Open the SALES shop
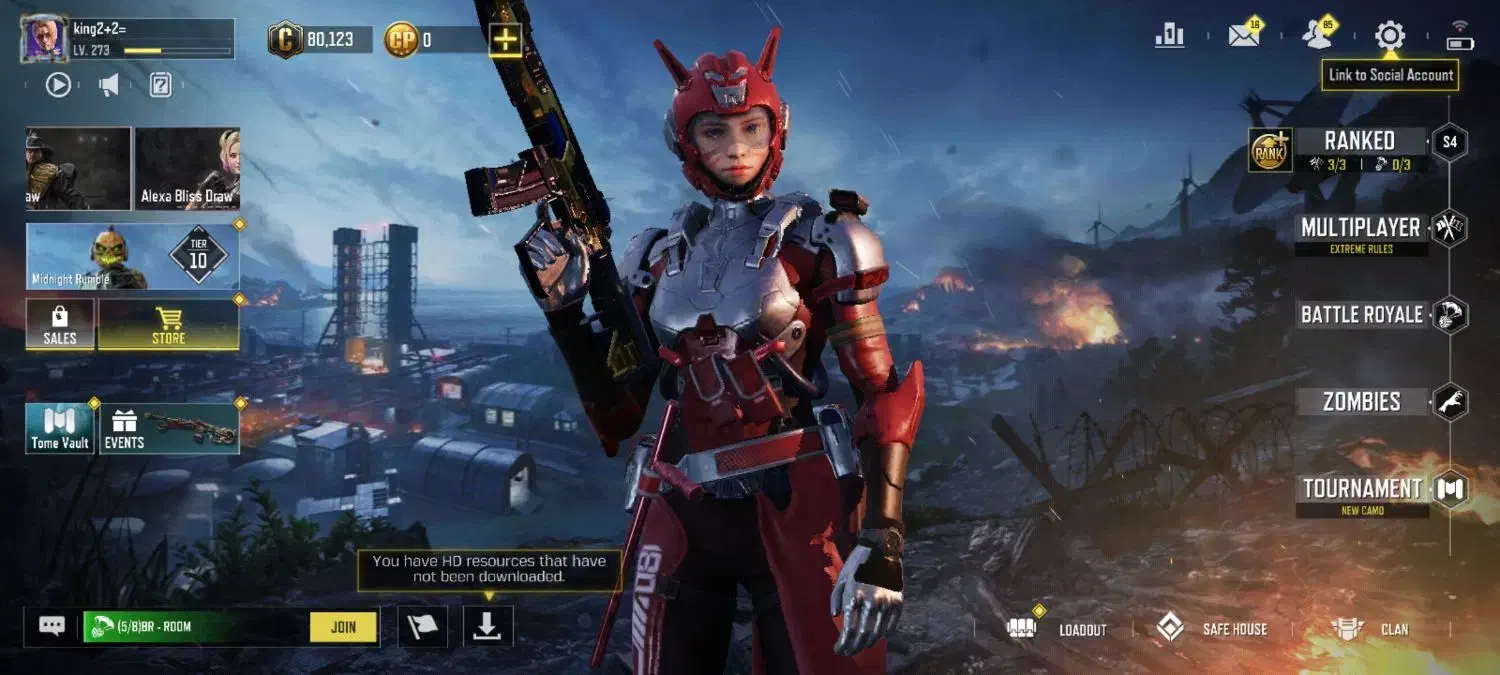The width and height of the screenshot is (1500, 675). pyautogui.click(x=60, y=325)
